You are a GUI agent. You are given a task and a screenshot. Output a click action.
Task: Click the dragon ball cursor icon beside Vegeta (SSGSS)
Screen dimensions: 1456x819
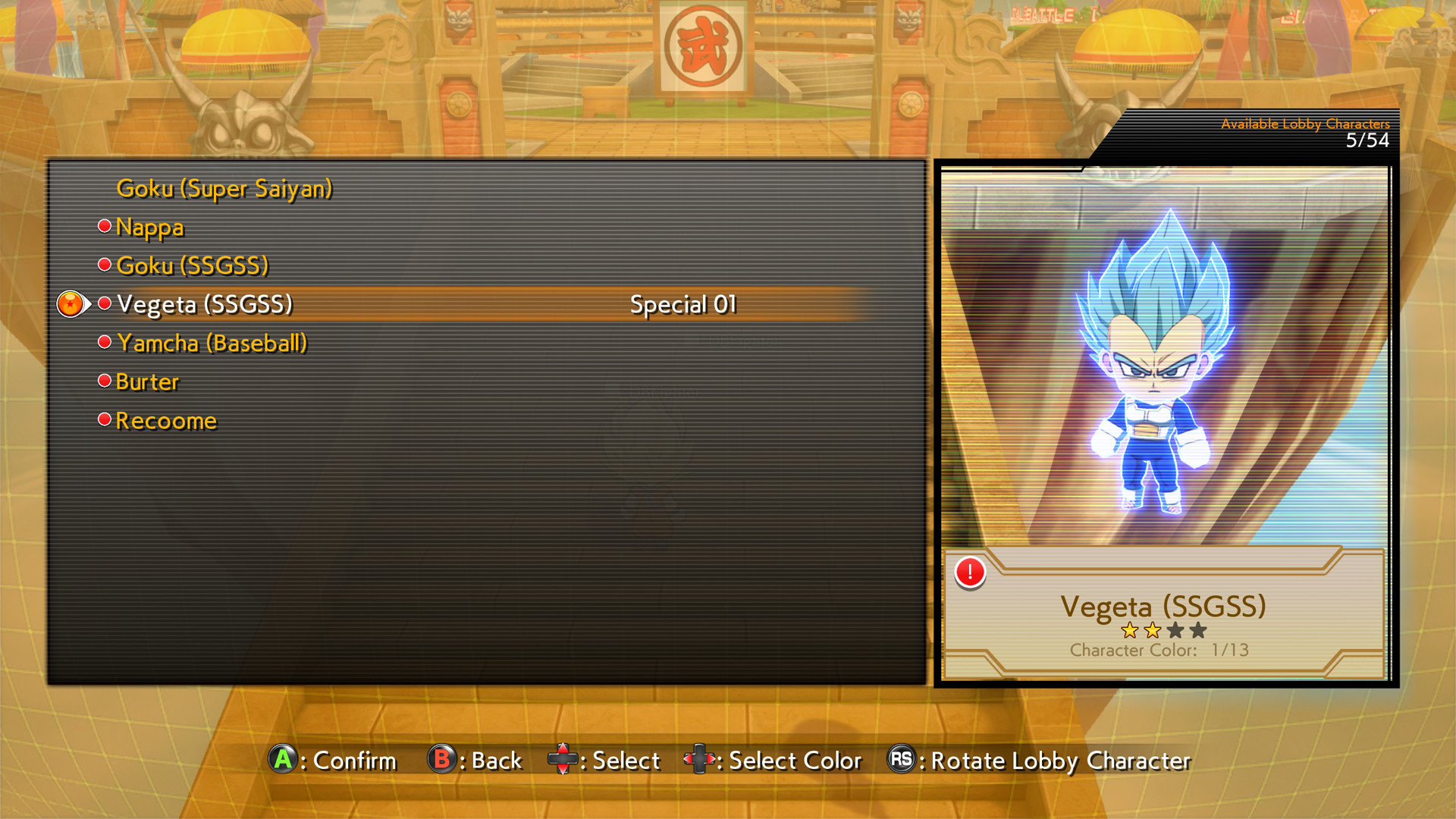tap(72, 303)
